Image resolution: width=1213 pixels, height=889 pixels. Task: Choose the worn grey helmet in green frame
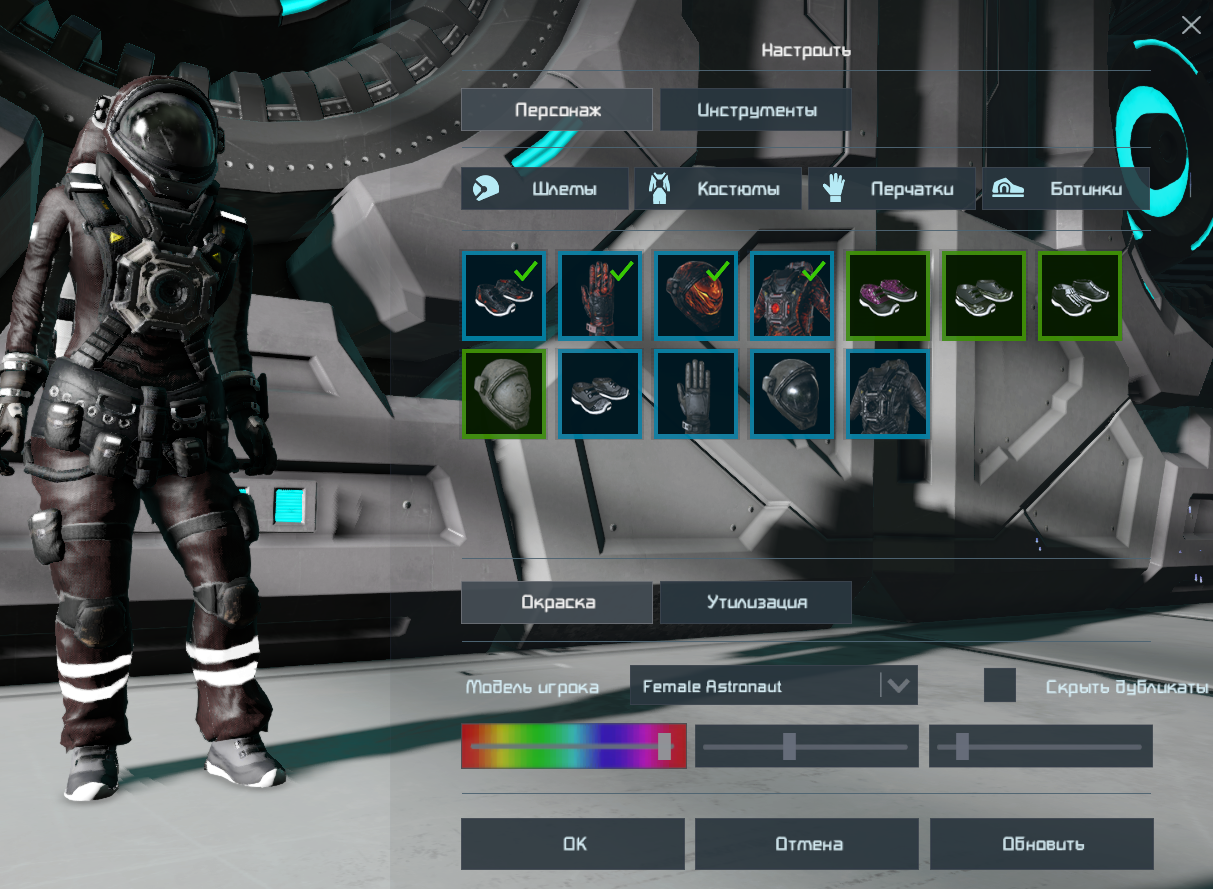pos(503,393)
